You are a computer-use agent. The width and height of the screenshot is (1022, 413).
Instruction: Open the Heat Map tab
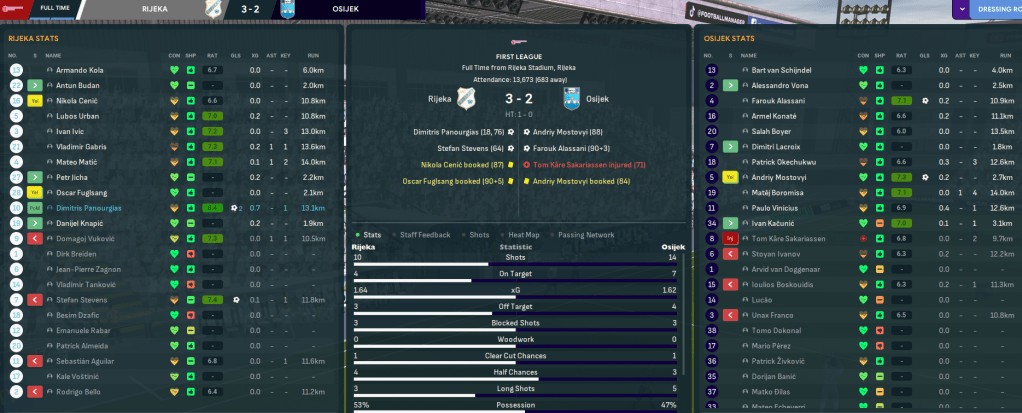click(525, 233)
